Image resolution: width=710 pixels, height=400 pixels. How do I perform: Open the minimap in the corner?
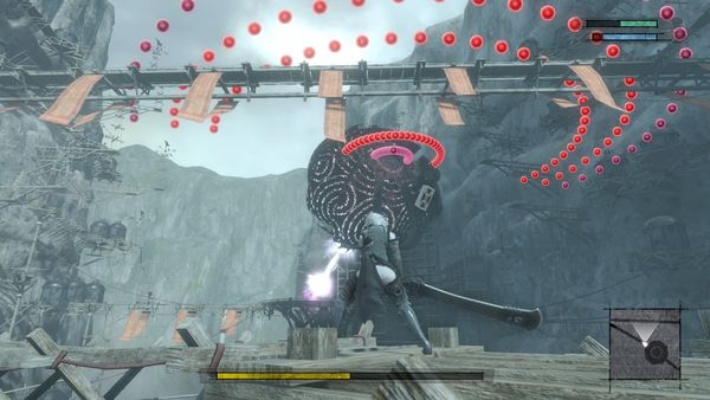(x=645, y=348)
